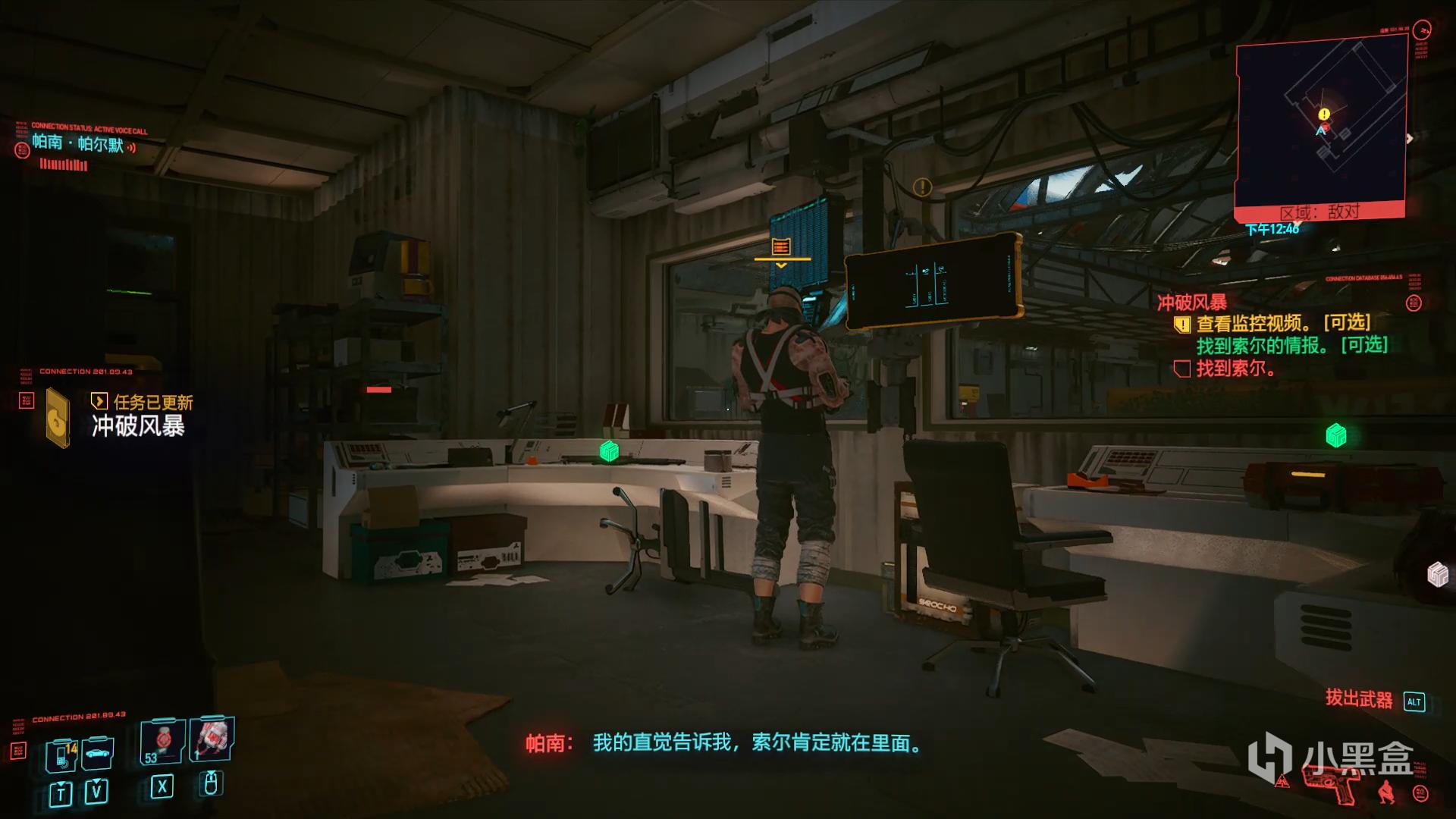Click the 小黑盒 watermark logo
Viewport: 1456px width, 819px height.
click(1332, 757)
